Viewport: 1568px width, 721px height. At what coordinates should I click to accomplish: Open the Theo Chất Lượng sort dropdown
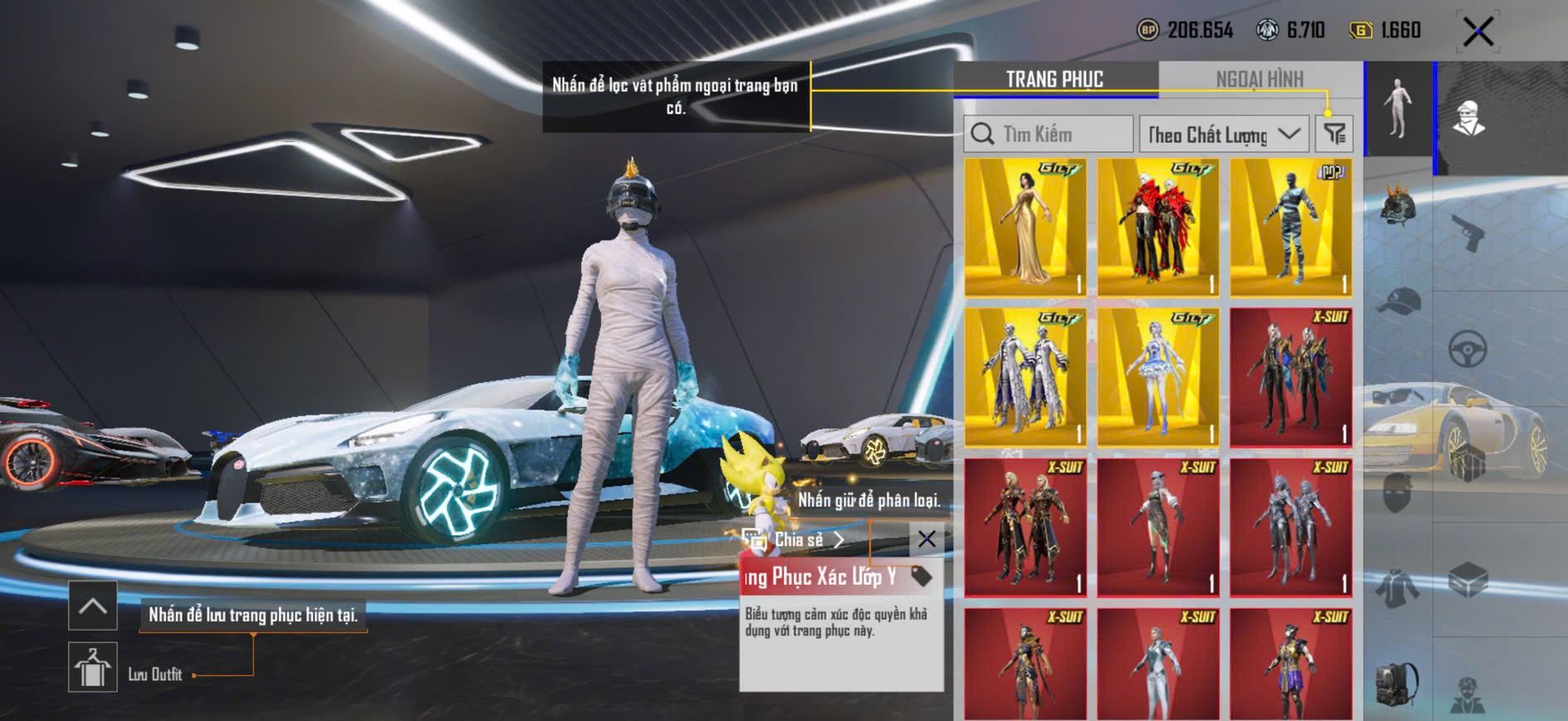(1223, 134)
